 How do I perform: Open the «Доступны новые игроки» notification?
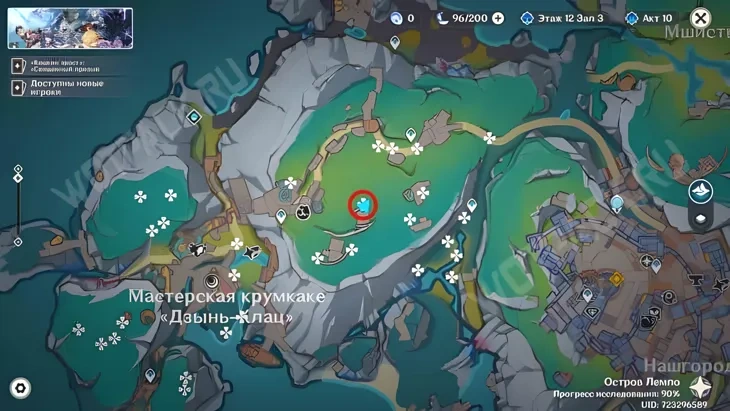52,87
